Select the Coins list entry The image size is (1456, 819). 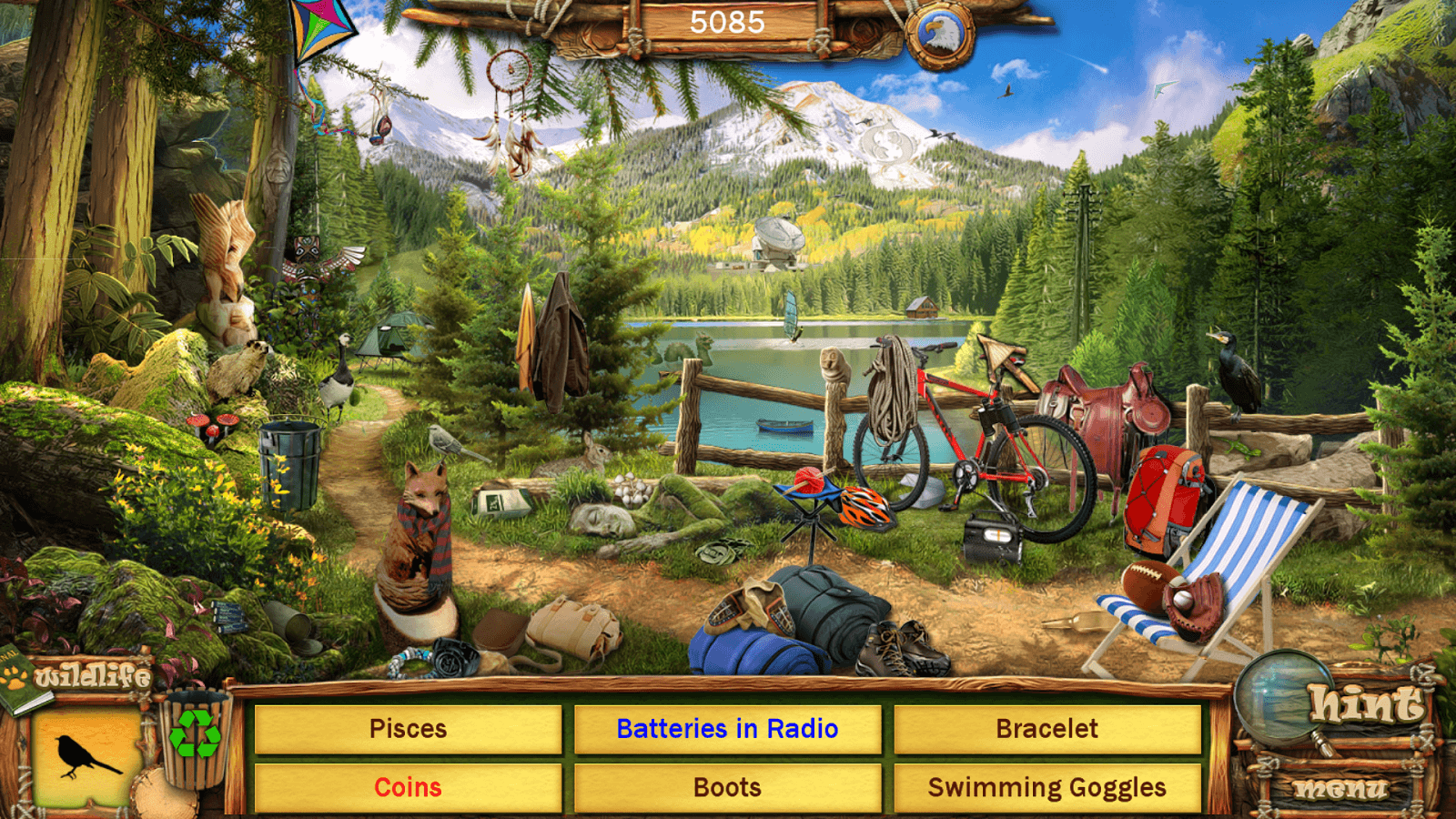pyautogui.click(x=408, y=787)
